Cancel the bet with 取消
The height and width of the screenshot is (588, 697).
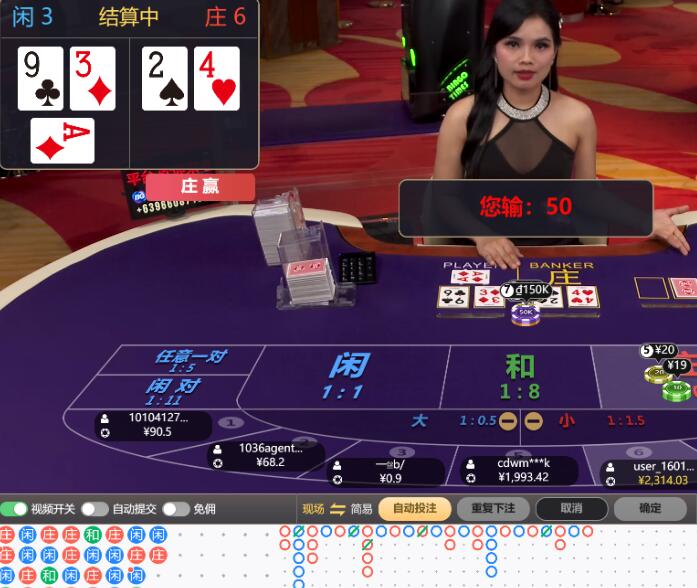tap(571, 508)
